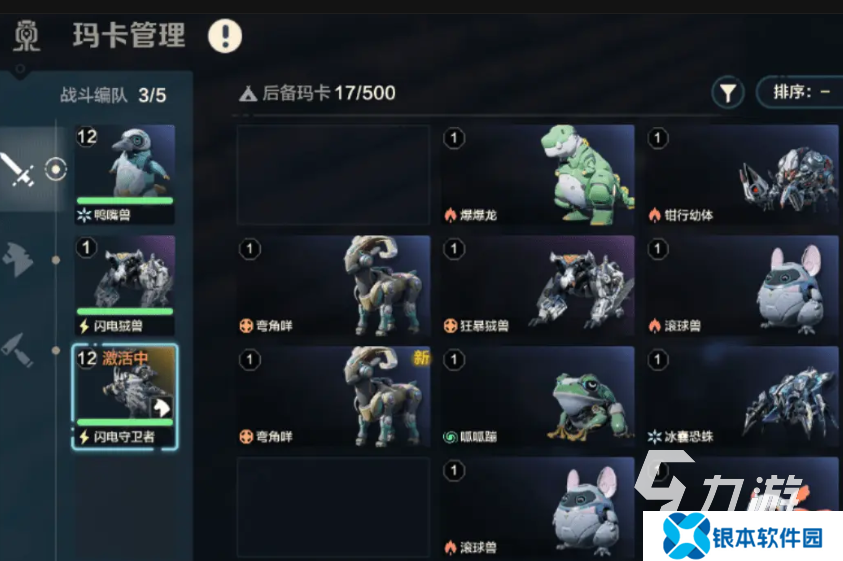Pick the 钳行幼体 reserve card
The height and width of the screenshot is (561, 843).
[x=741, y=175]
